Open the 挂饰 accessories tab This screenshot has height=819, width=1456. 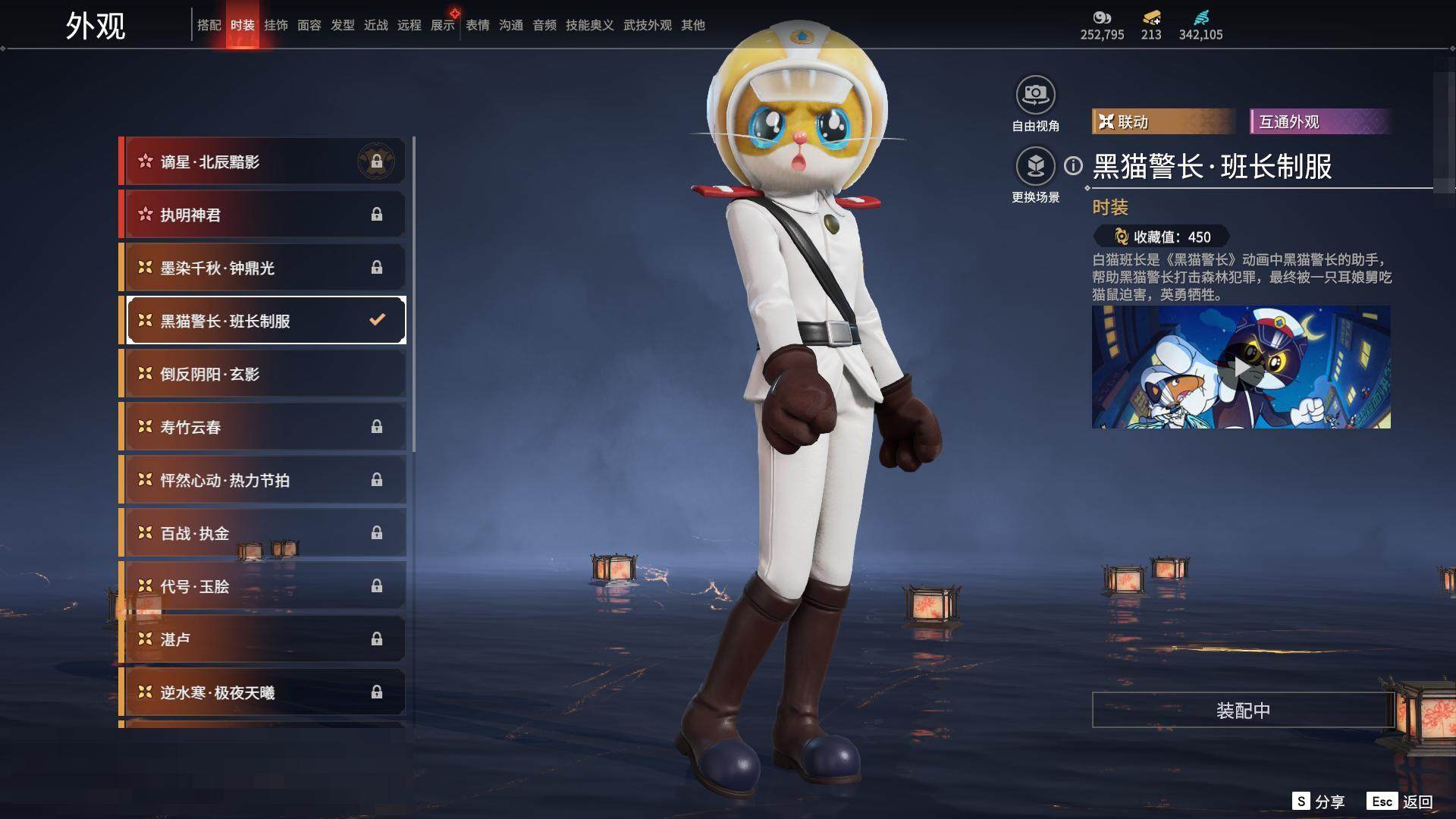click(275, 25)
